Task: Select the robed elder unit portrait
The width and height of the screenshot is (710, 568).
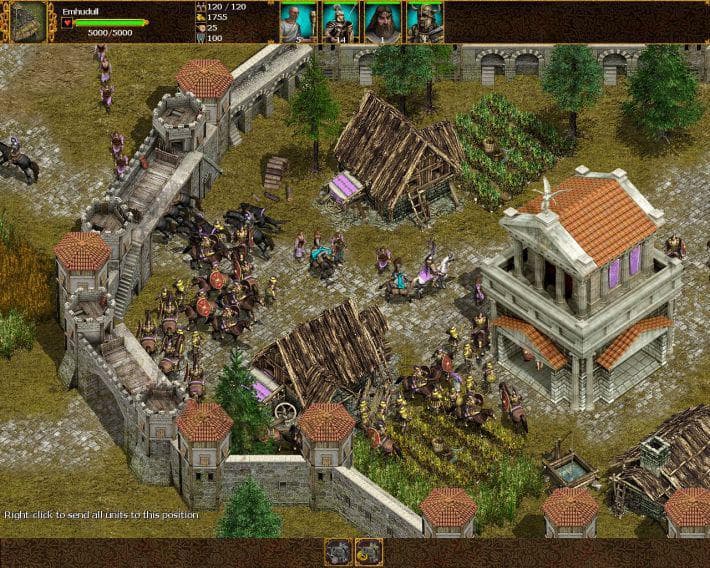Action: 297,21
